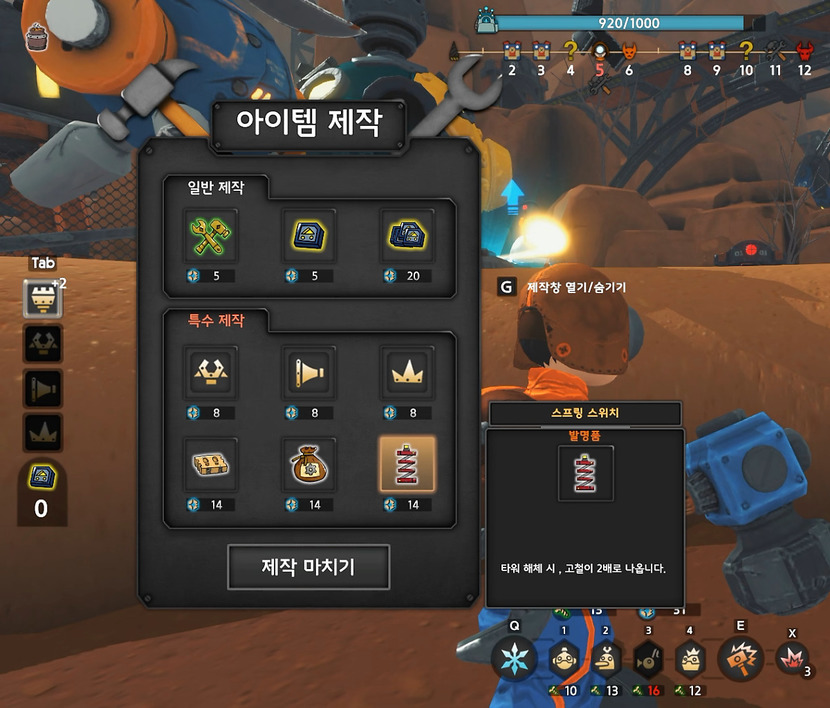830x708 pixels.
Task: Click the blueprint card counter showing 0
Action: click(x=42, y=491)
